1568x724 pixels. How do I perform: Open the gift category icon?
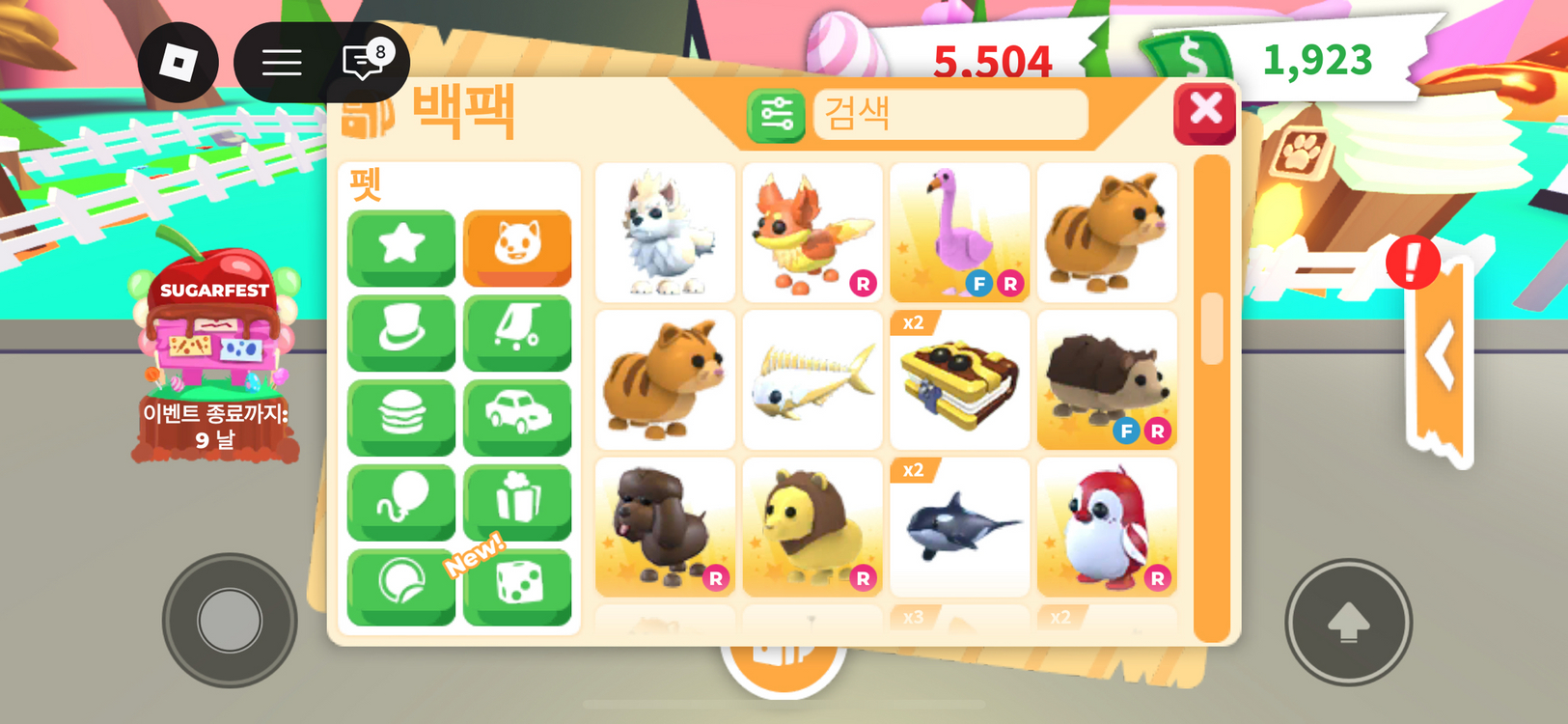518,501
